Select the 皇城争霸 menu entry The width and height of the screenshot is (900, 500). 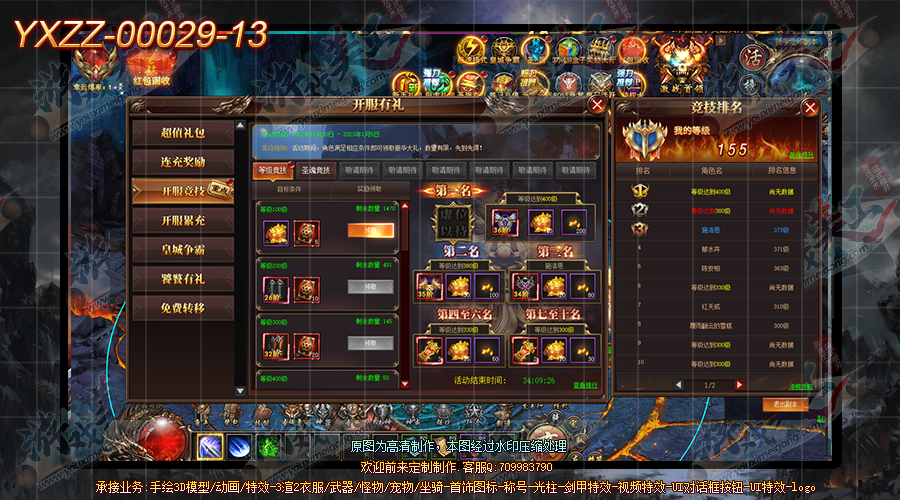pyautogui.click(x=183, y=249)
